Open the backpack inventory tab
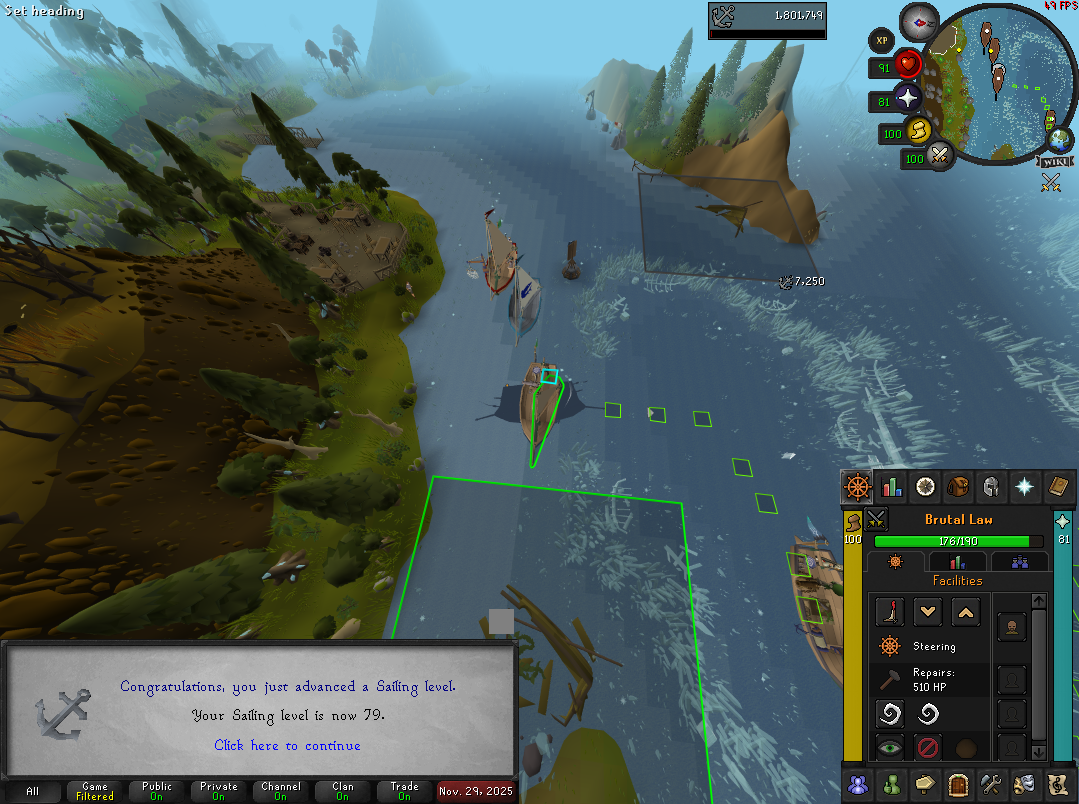 pyautogui.click(x=958, y=487)
